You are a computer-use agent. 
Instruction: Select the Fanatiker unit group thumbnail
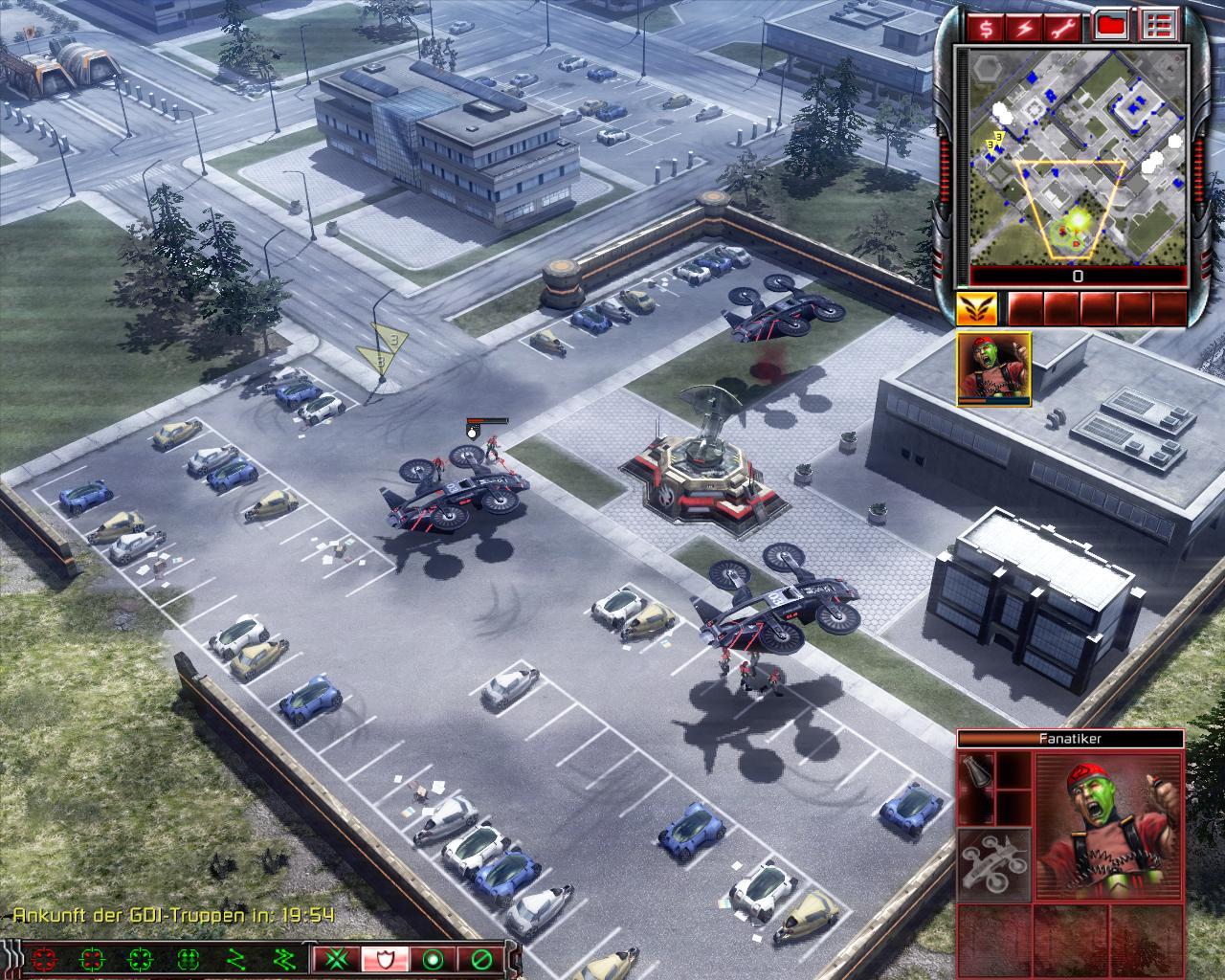[993, 369]
